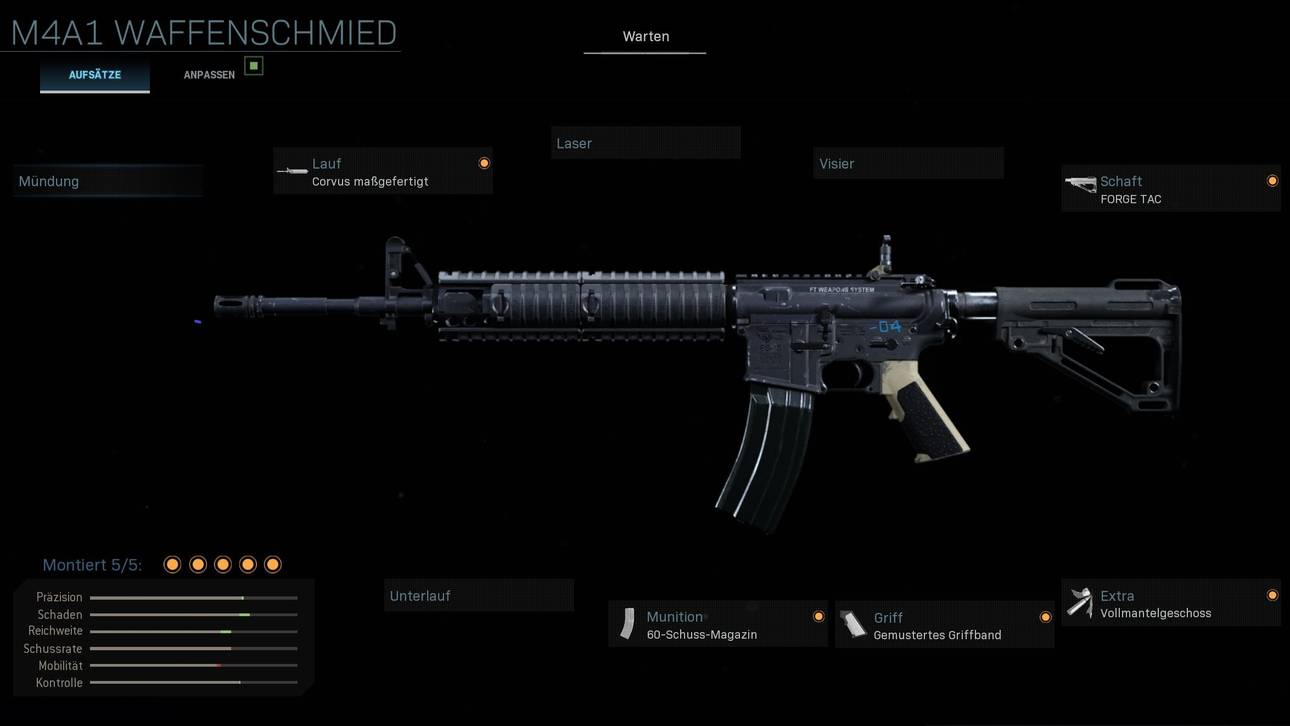The width and height of the screenshot is (1290, 726).
Task: Toggle the equipped indicator on the Schaft slot
Action: [x=1272, y=181]
